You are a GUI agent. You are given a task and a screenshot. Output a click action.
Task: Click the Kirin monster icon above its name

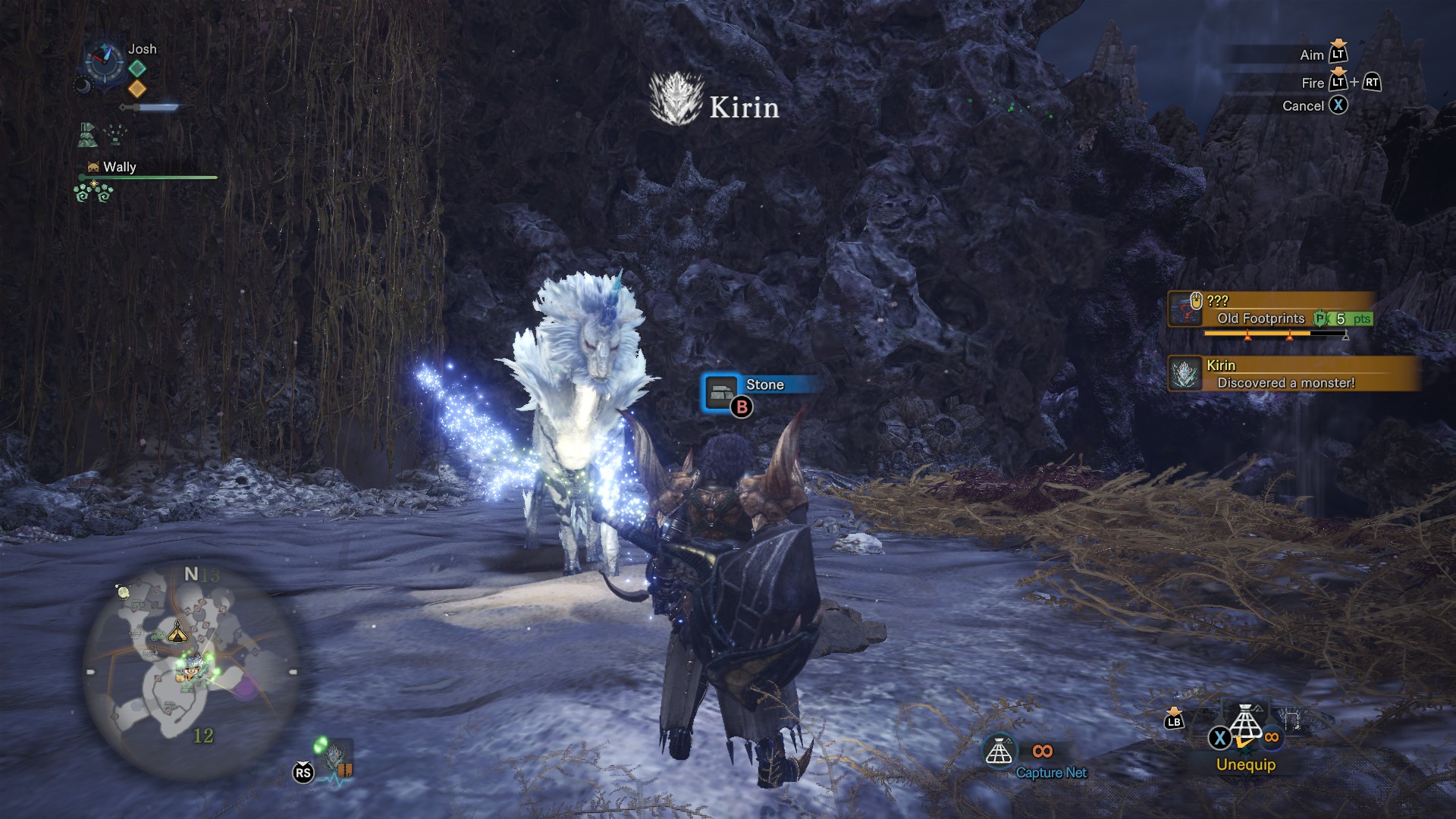pyautogui.click(x=677, y=97)
